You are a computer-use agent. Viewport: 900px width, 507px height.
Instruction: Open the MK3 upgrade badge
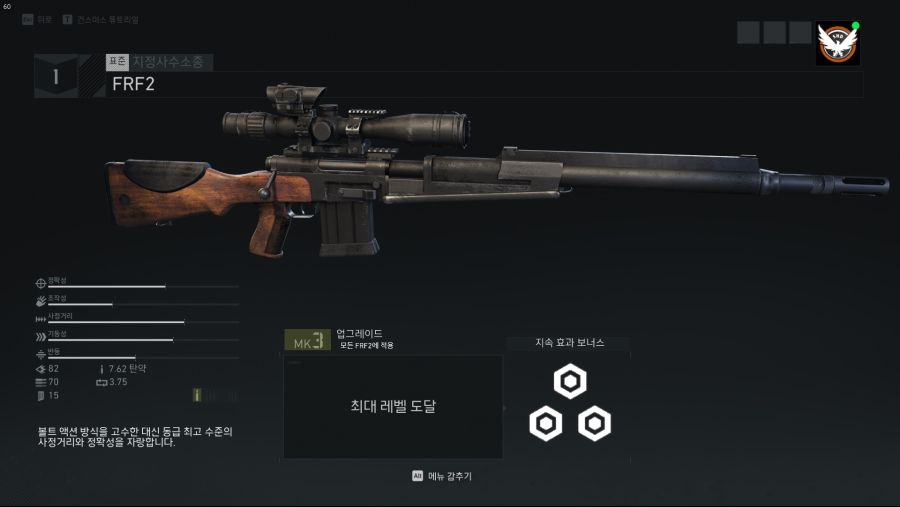[306, 341]
